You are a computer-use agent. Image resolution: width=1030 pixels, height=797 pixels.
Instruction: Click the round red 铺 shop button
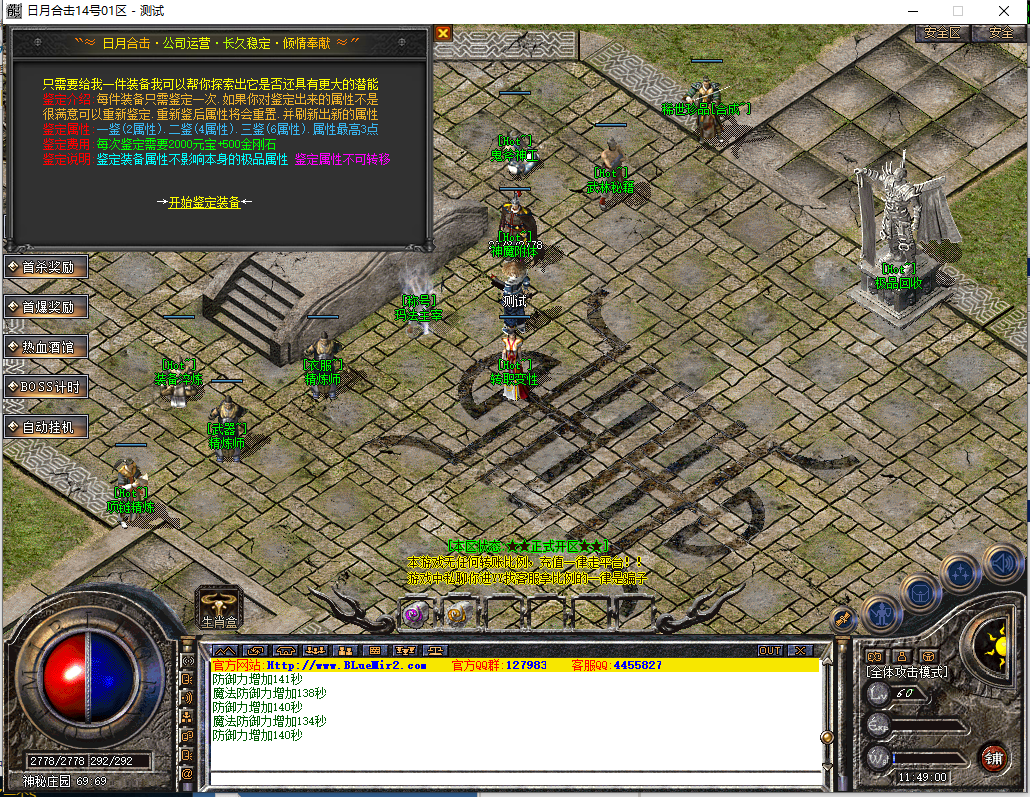[993, 757]
